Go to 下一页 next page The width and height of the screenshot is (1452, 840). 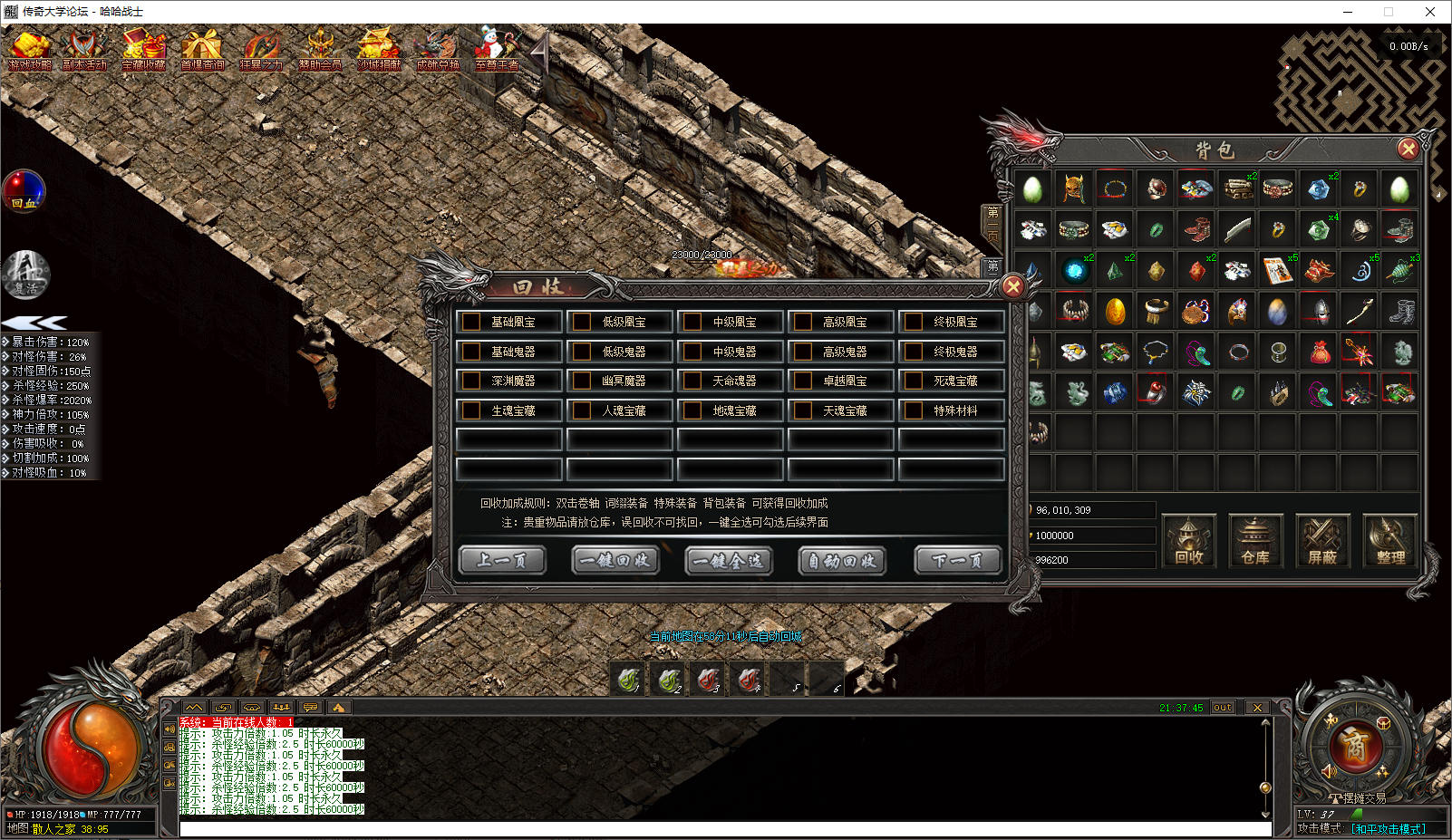tap(956, 561)
